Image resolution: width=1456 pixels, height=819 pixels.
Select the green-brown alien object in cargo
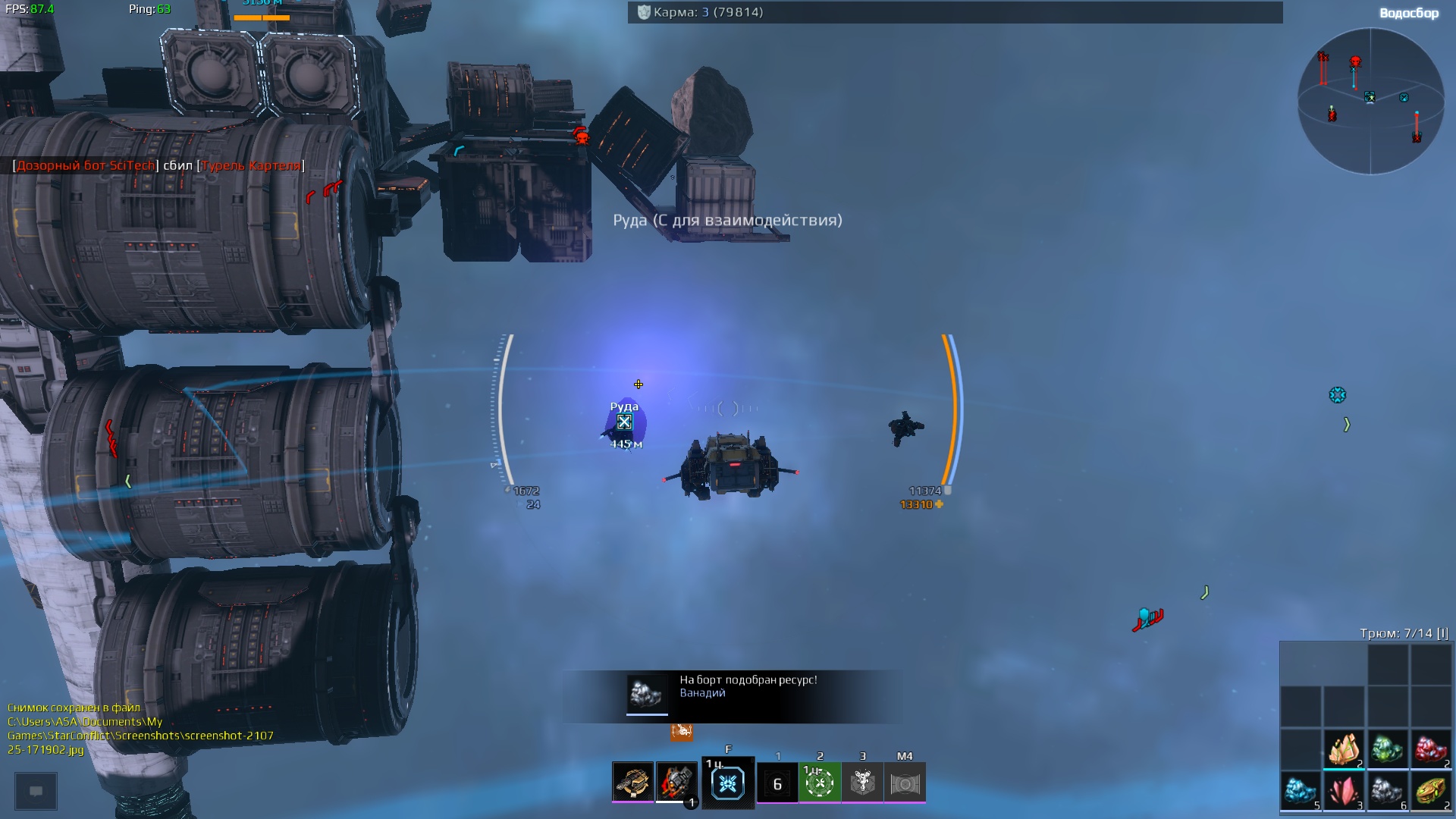pyautogui.click(x=1431, y=792)
